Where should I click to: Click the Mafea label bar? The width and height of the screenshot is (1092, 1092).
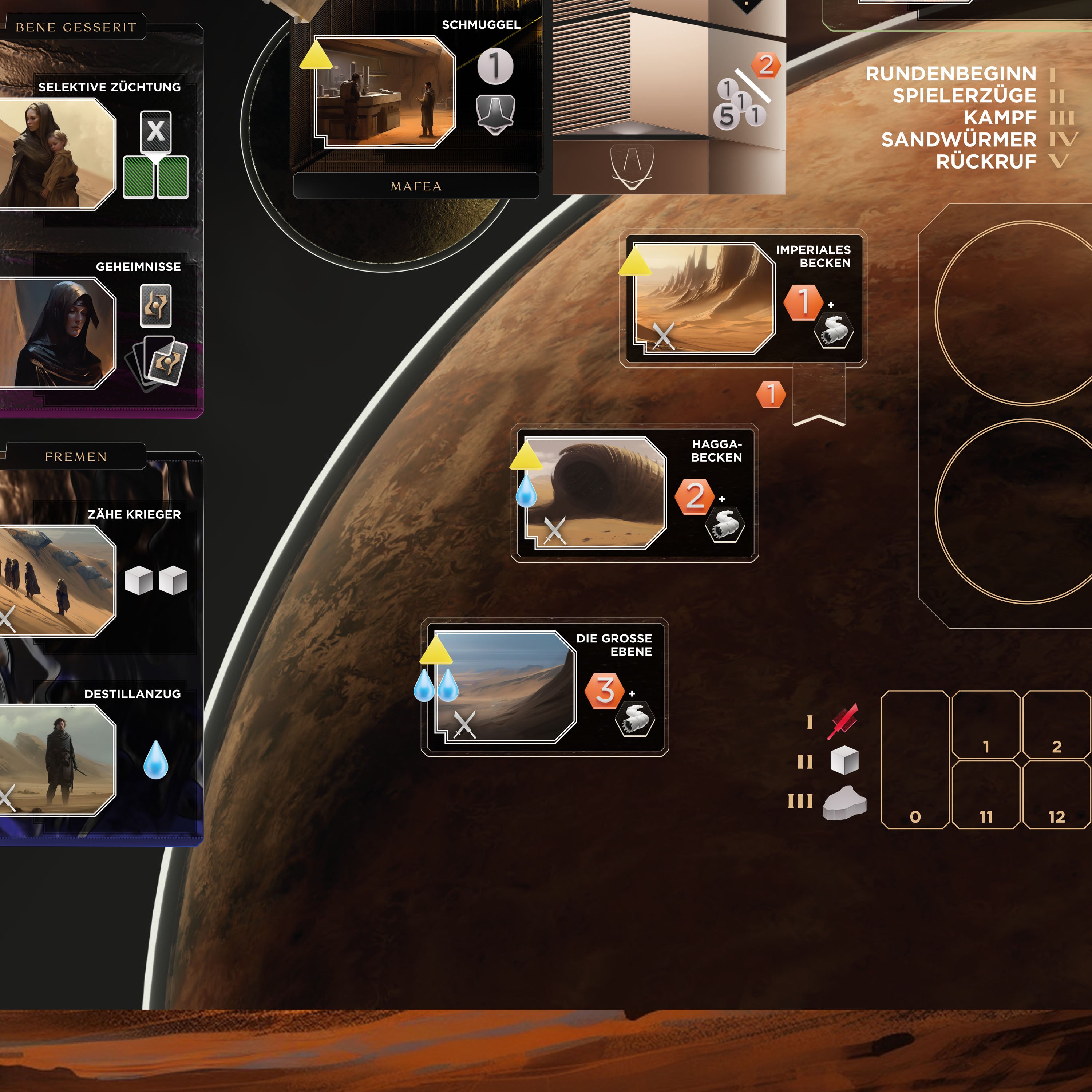[416, 186]
